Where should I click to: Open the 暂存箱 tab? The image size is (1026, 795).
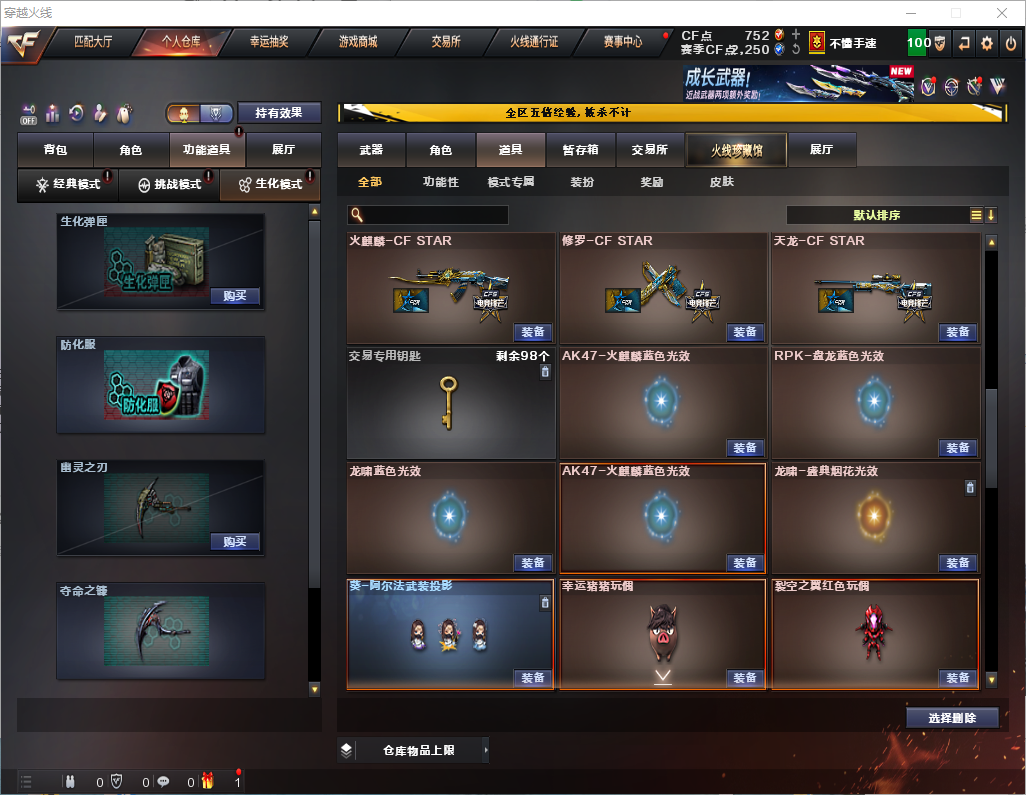[581, 150]
